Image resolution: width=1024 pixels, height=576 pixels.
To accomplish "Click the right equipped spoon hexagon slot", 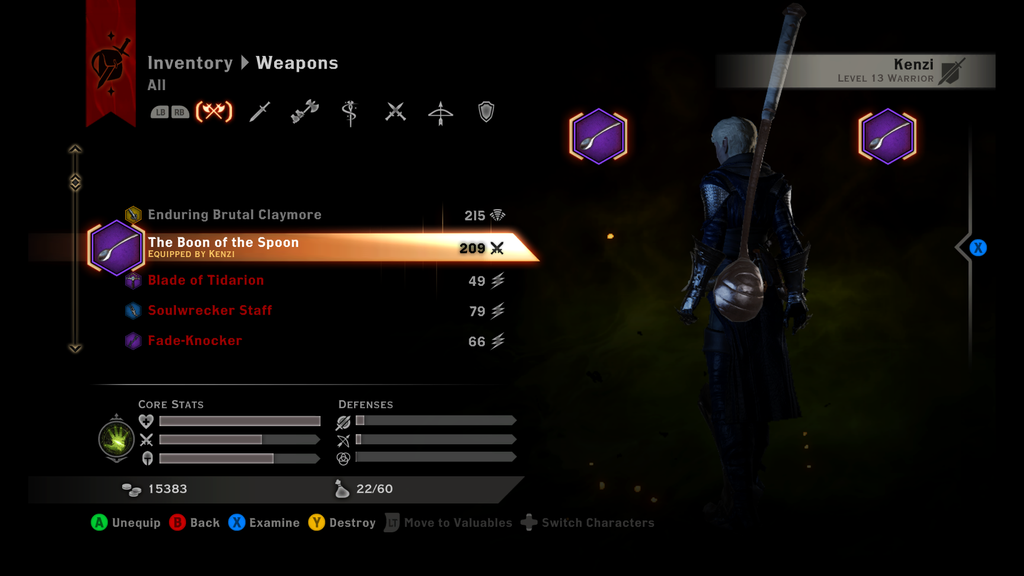I will pyautogui.click(x=887, y=137).
